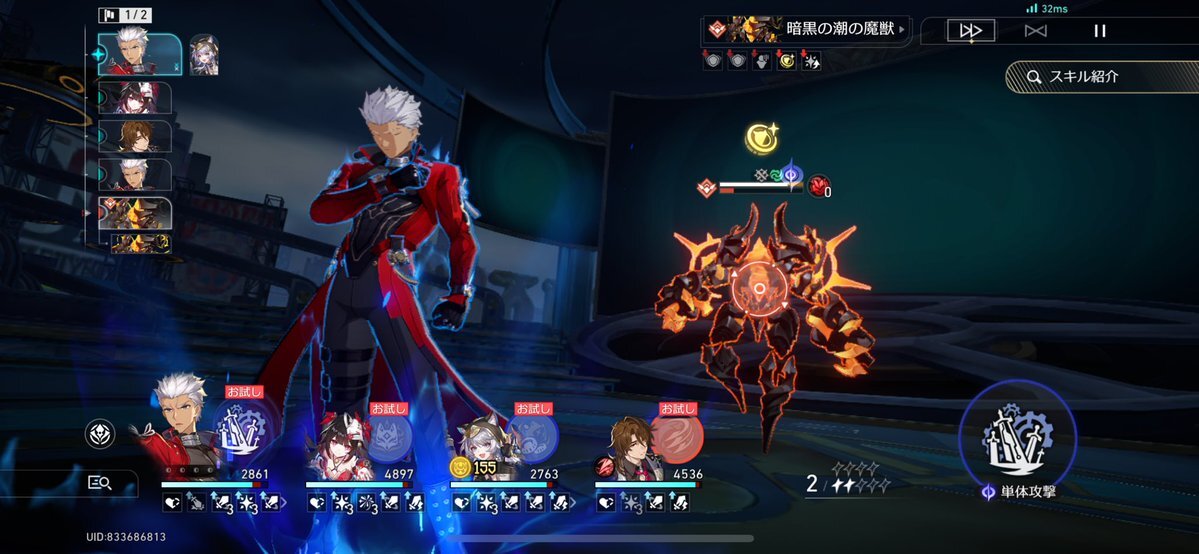Activate the red swirl ultimate icon
This screenshot has height=554, width=1199.
(x=677, y=438)
